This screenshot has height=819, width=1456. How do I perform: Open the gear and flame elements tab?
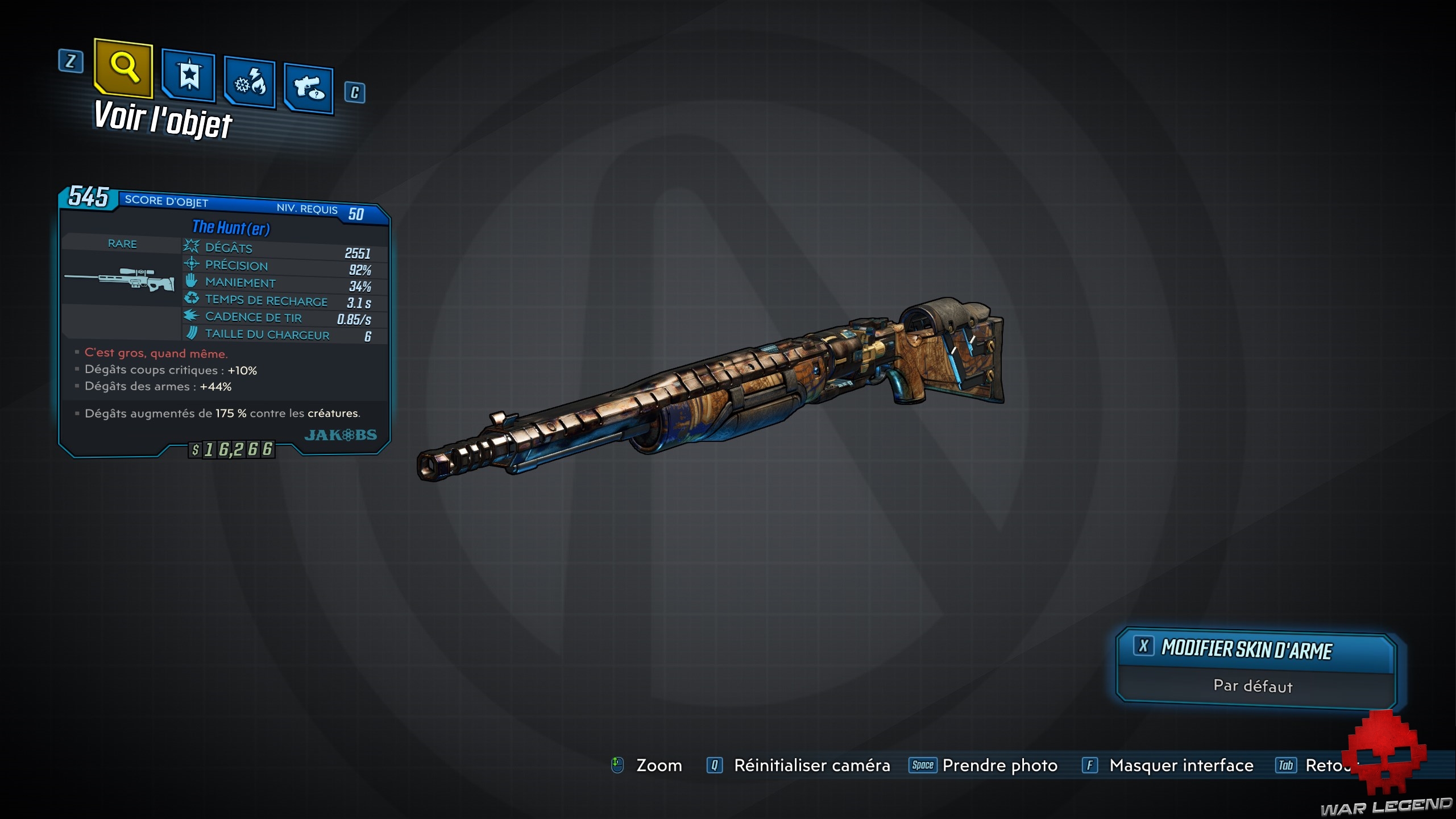pos(250,83)
